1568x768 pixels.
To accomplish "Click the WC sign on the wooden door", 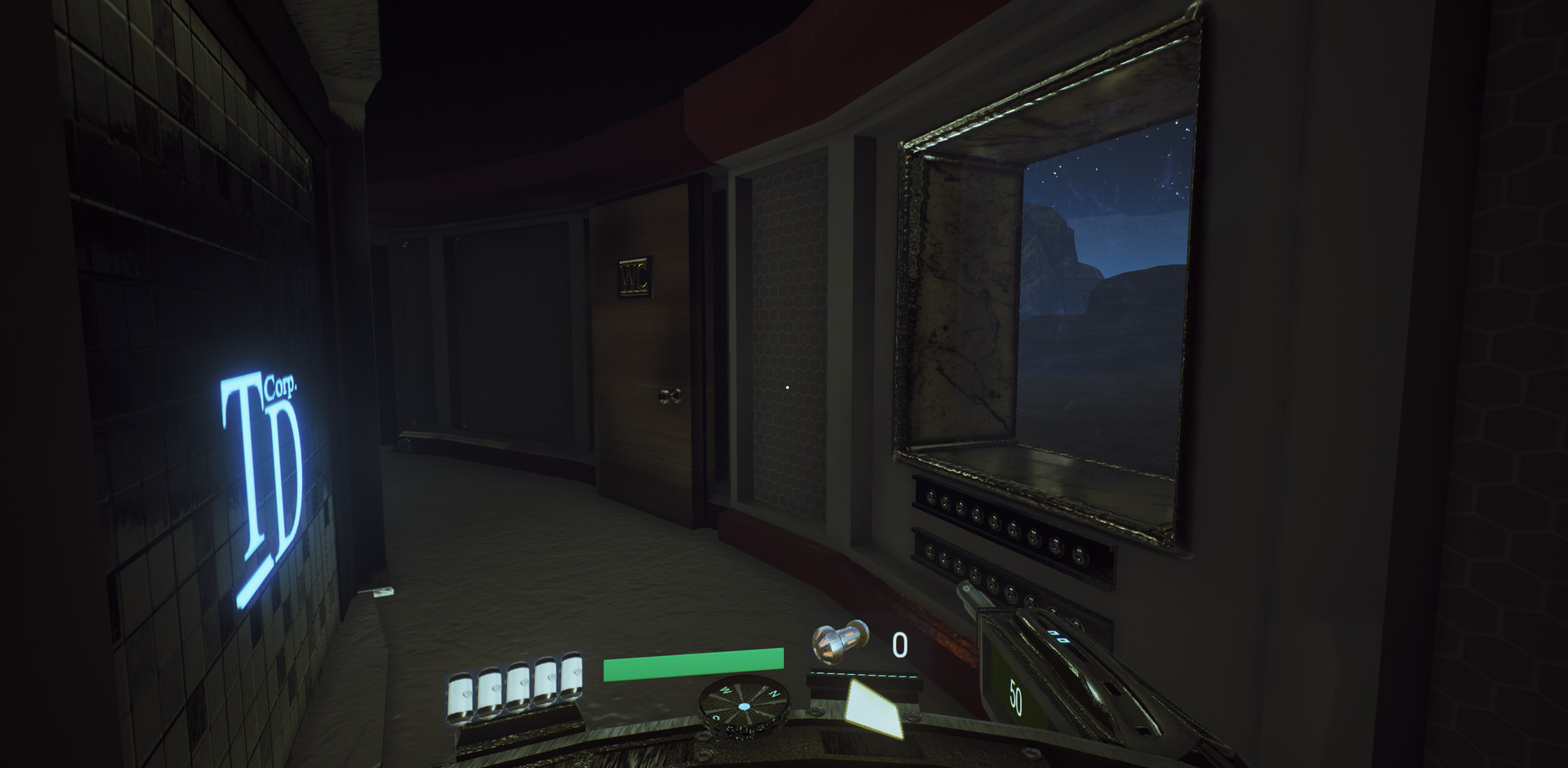I will point(634,277).
